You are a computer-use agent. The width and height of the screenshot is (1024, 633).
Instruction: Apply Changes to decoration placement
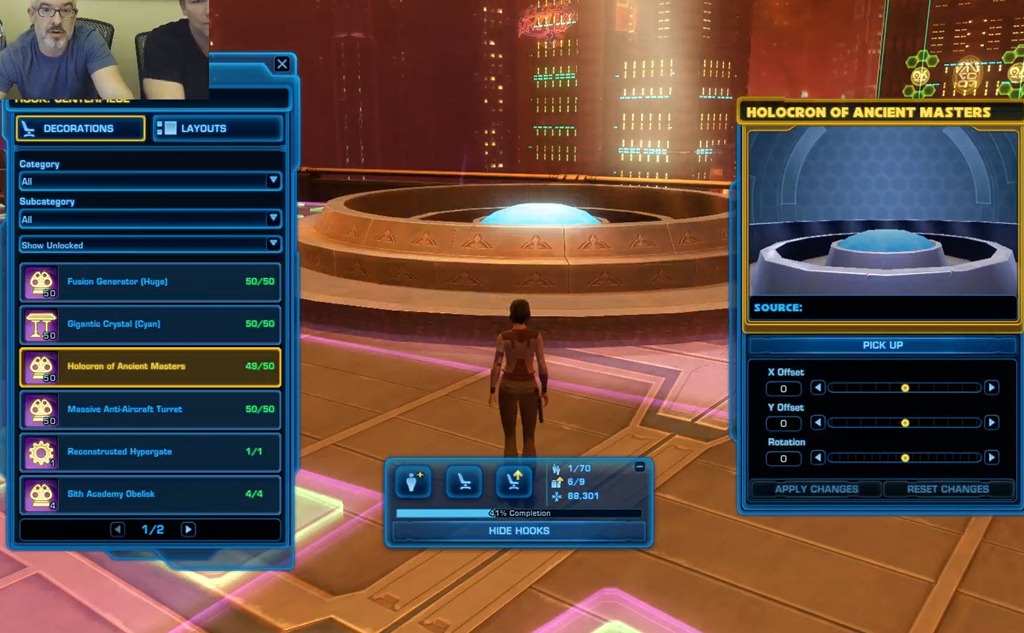coord(816,489)
